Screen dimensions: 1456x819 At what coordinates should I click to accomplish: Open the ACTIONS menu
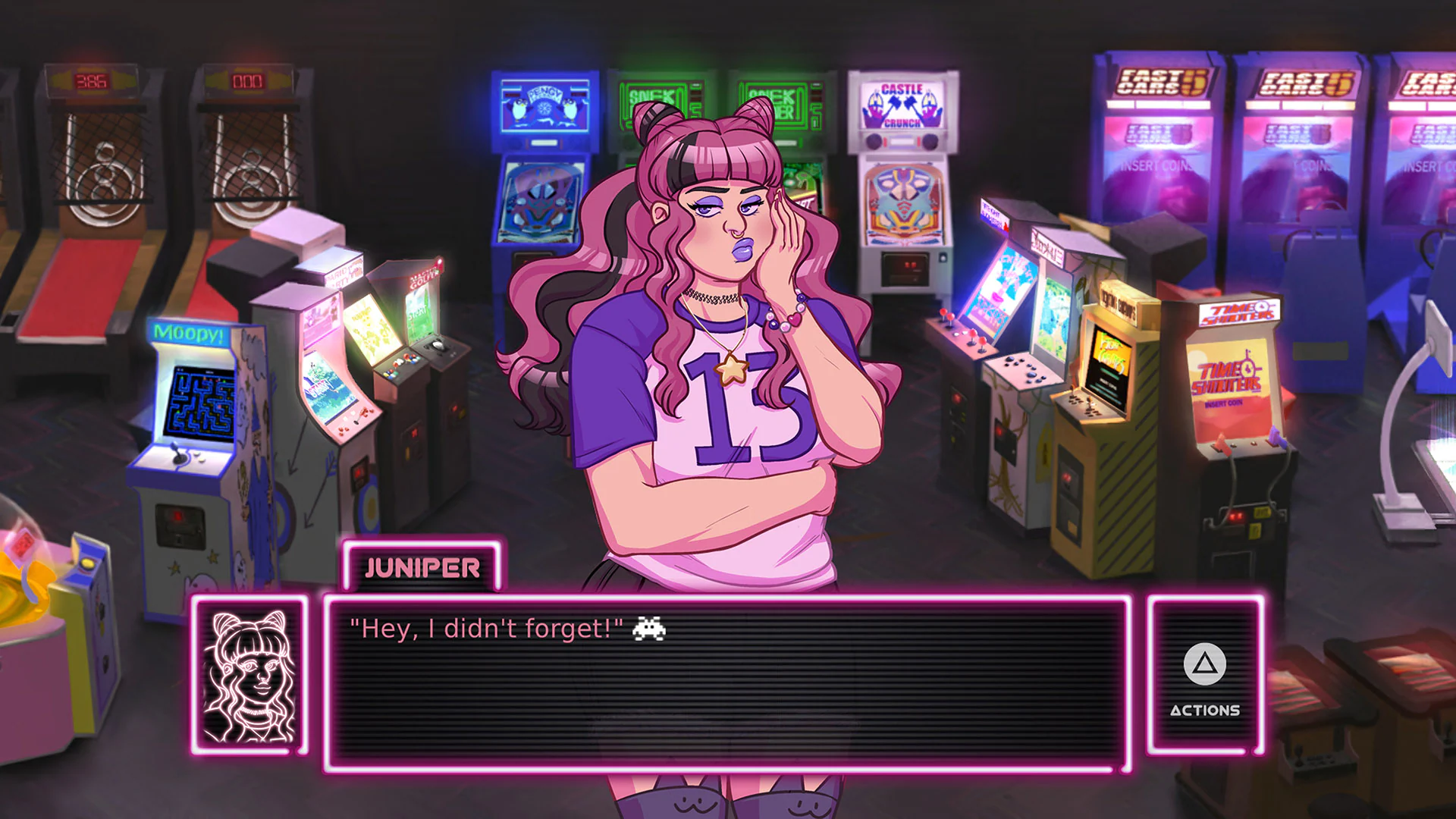point(1204,711)
